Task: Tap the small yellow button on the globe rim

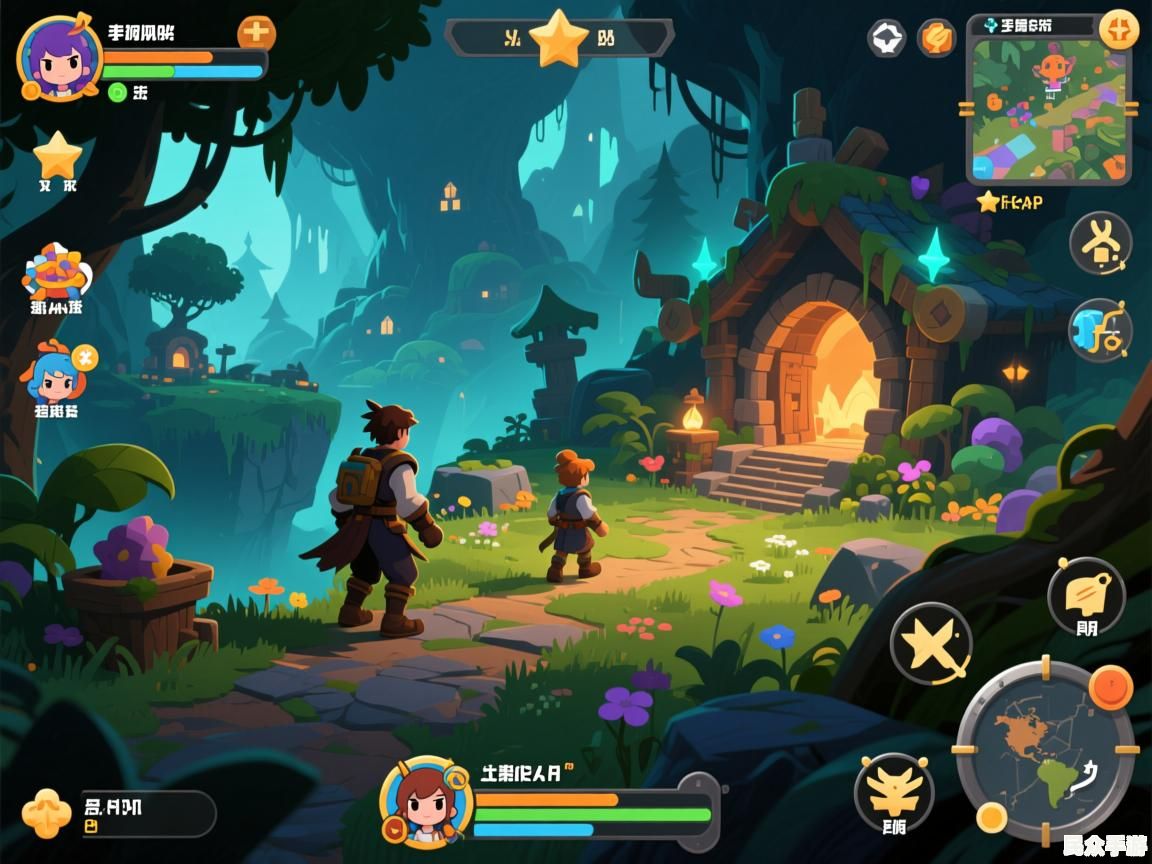Action: (991, 816)
